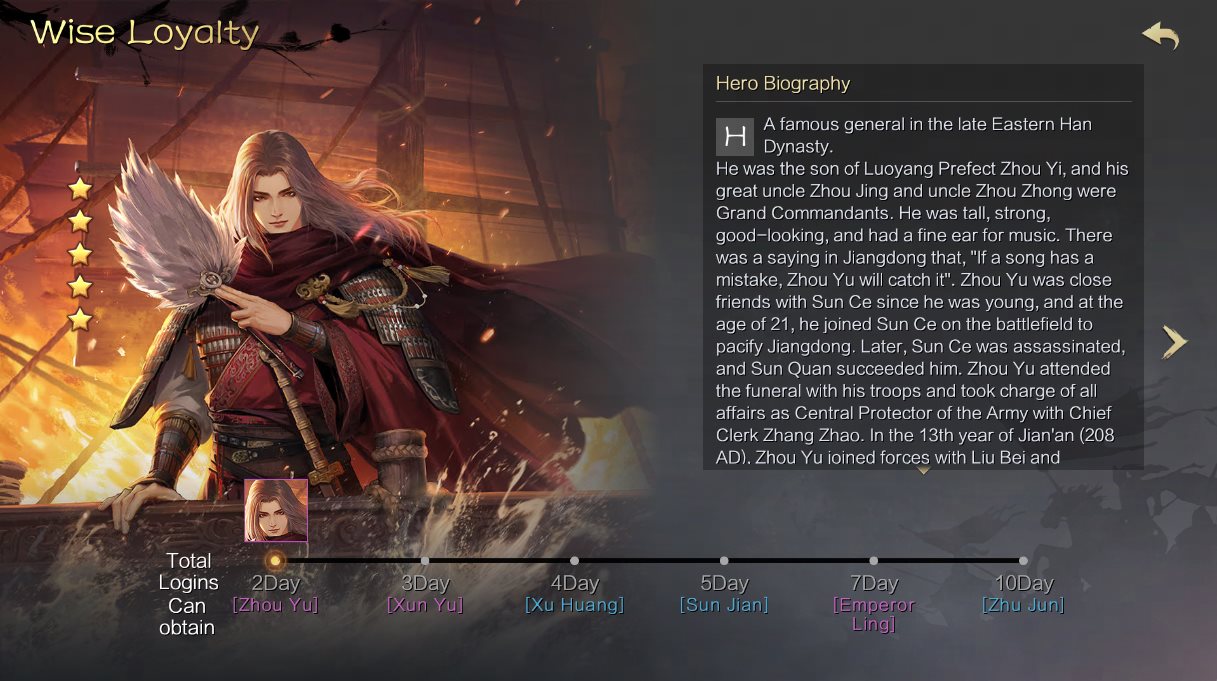Show the next hero with right chevron

1174,341
